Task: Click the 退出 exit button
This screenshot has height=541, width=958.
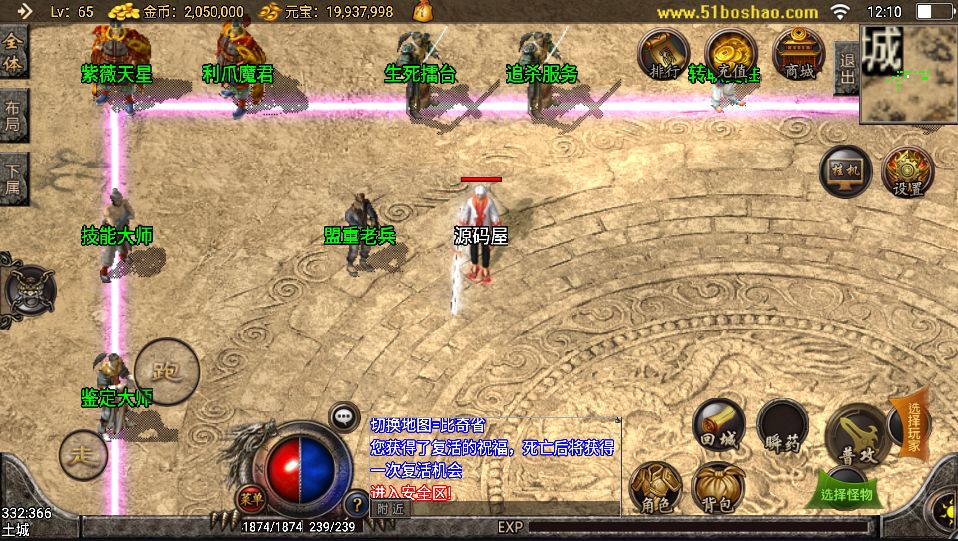Action: pos(846,68)
